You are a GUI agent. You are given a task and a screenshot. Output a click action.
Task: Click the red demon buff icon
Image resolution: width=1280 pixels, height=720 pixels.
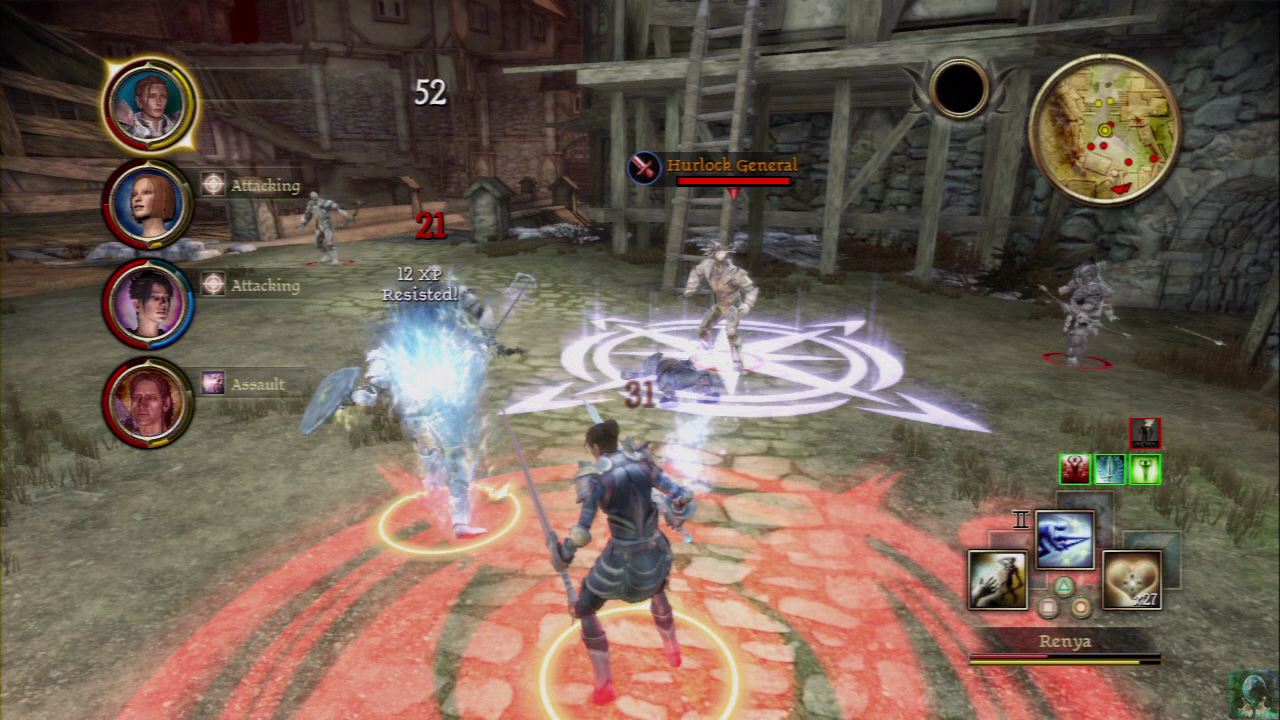(x=1074, y=469)
